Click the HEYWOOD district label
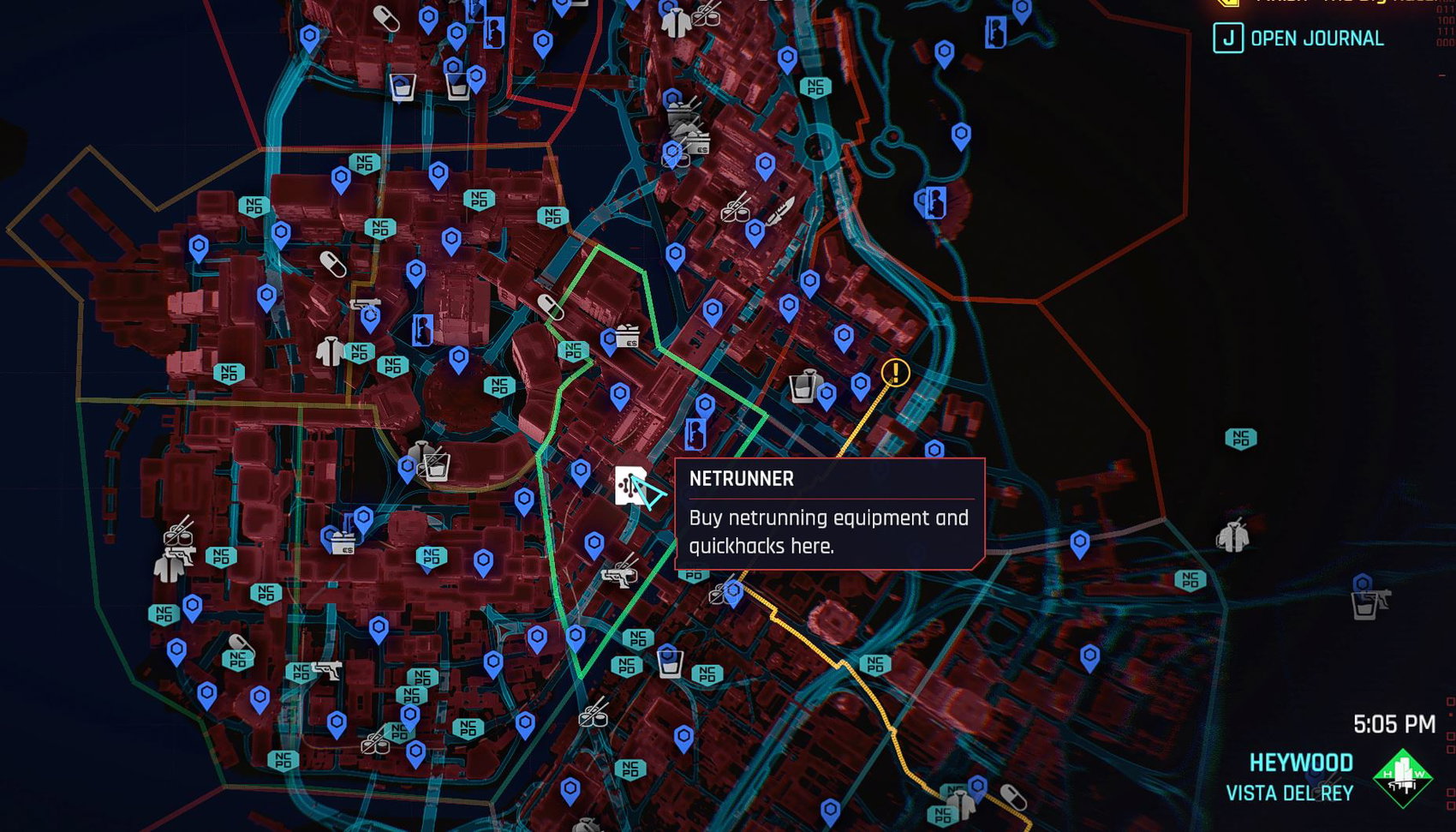The width and height of the screenshot is (1456, 832). pyautogui.click(x=1300, y=762)
